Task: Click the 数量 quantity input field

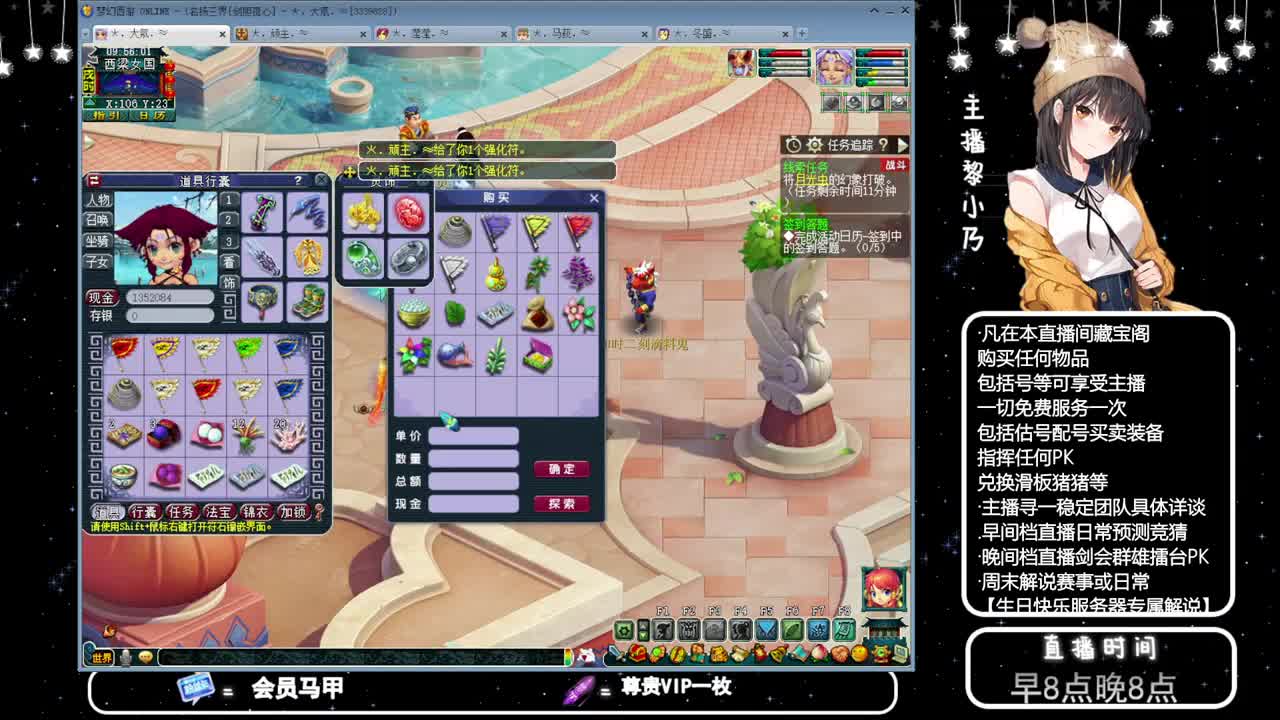Action: point(474,457)
